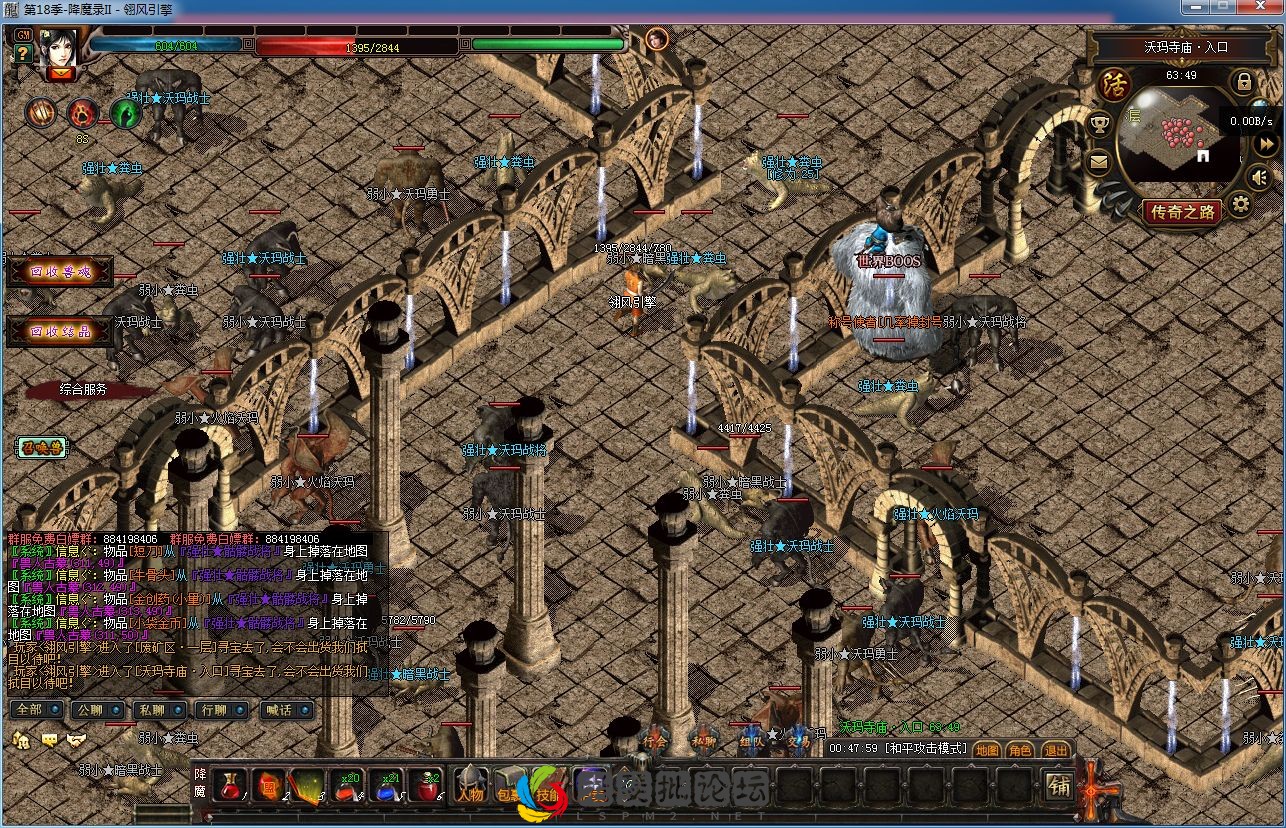Switch chat to the 公聊 channel
The width and height of the screenshot is (1286, 828).
click(88, 710)
